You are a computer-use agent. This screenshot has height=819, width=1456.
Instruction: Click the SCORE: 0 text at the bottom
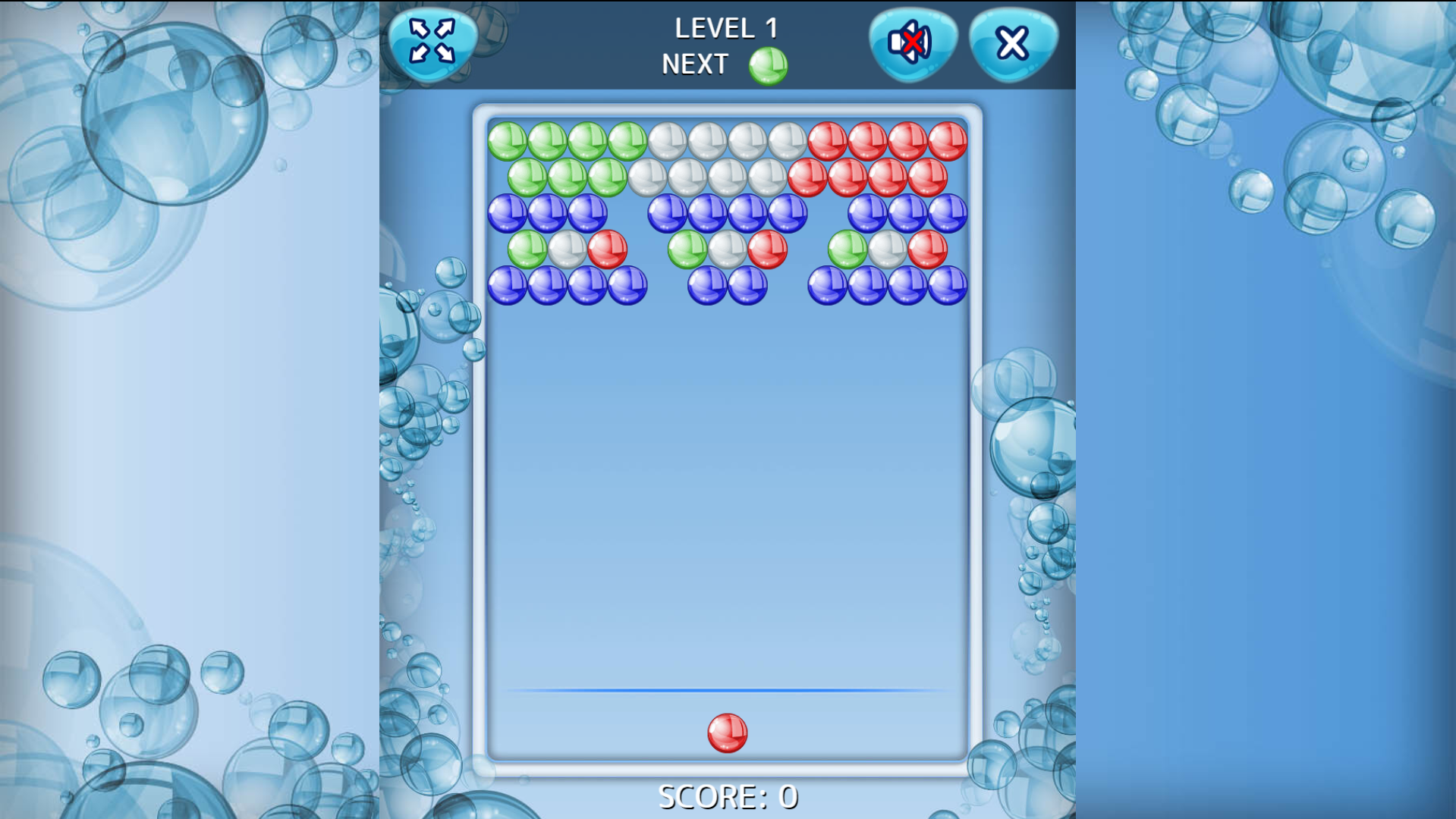point(726,796)
